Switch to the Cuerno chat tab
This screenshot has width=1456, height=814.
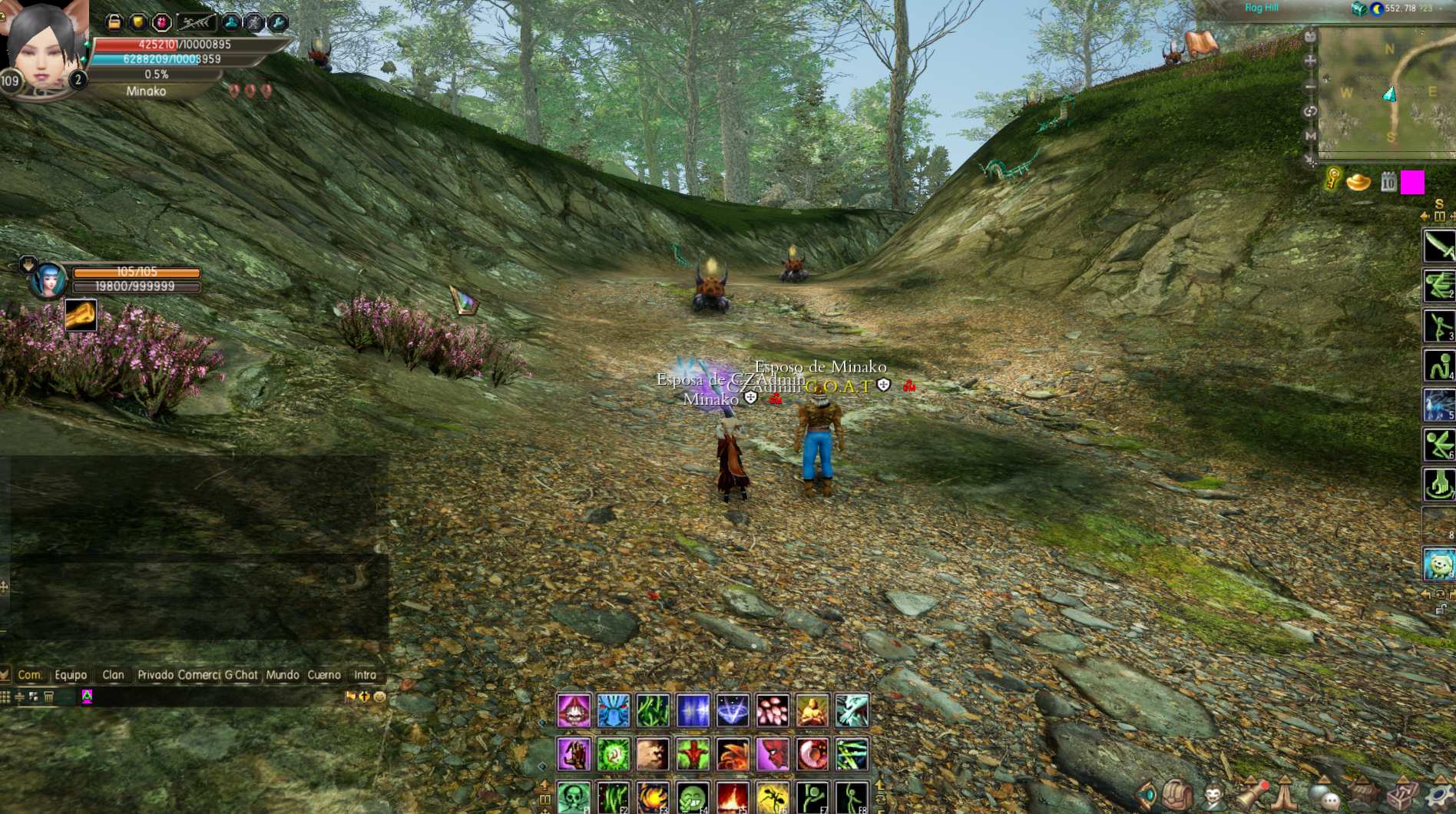(324, 675)
